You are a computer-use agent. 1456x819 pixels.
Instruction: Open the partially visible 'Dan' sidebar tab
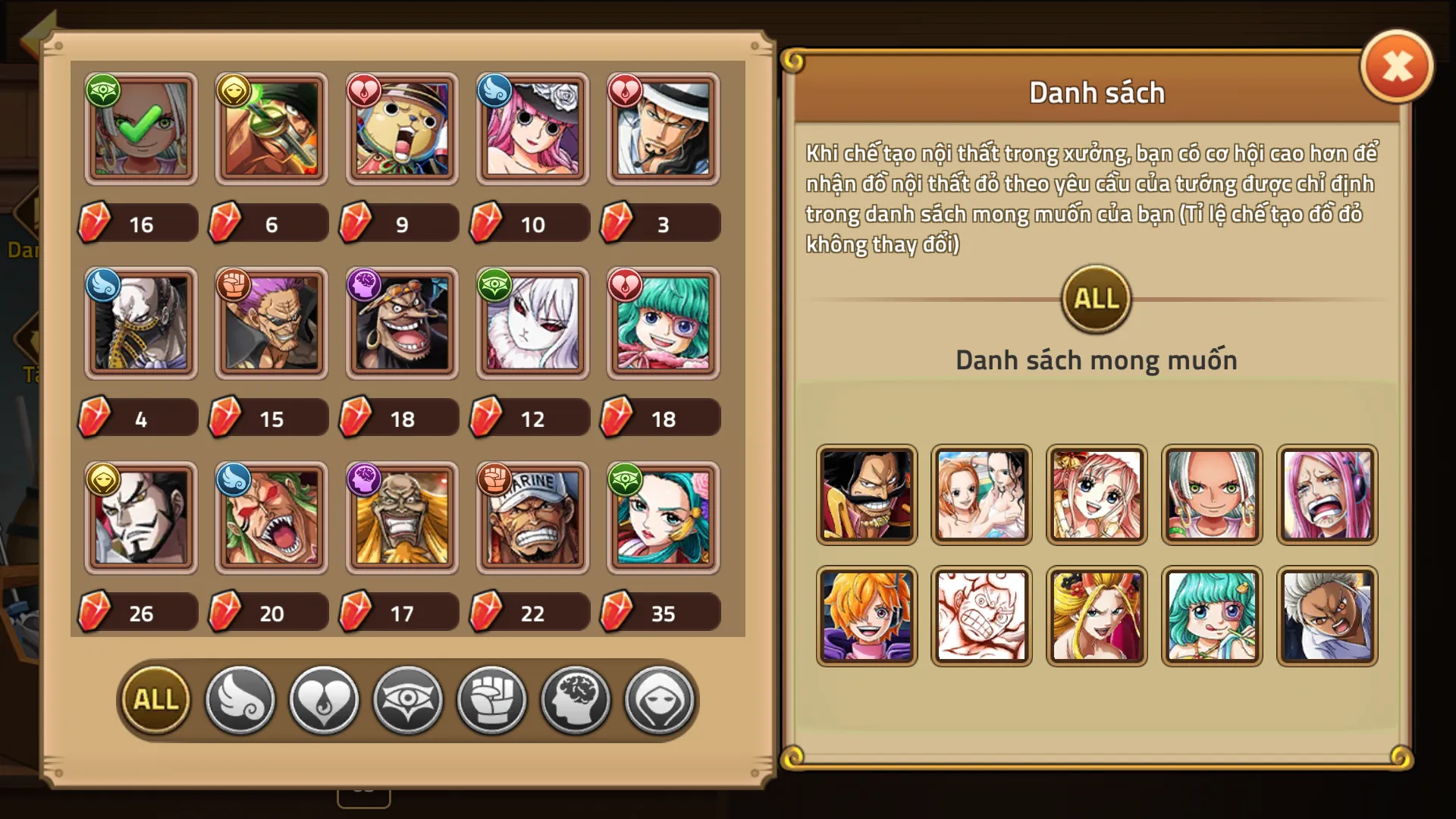24,227
